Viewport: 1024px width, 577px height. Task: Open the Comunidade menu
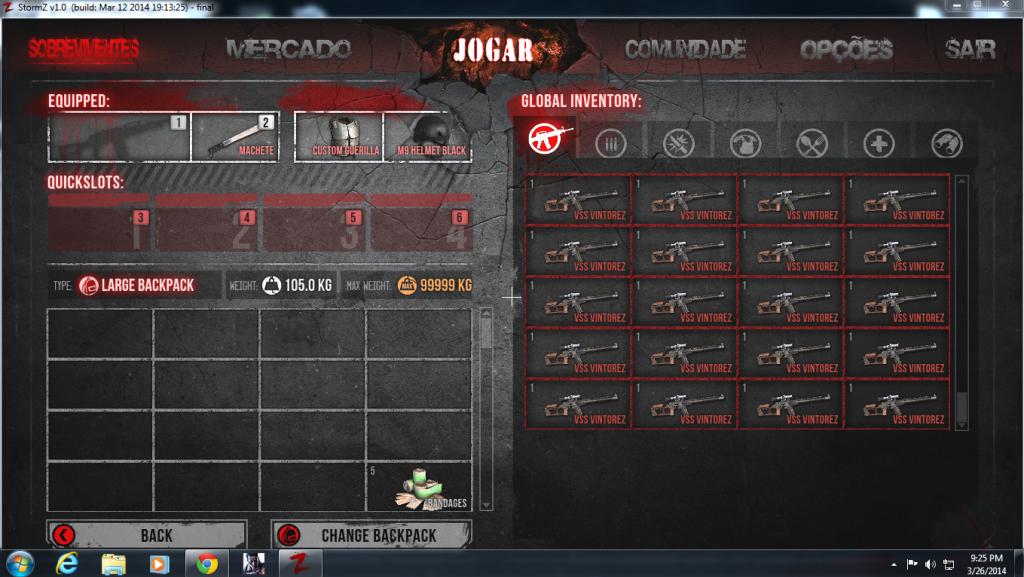pyautogui.click(x=686, y=49)
